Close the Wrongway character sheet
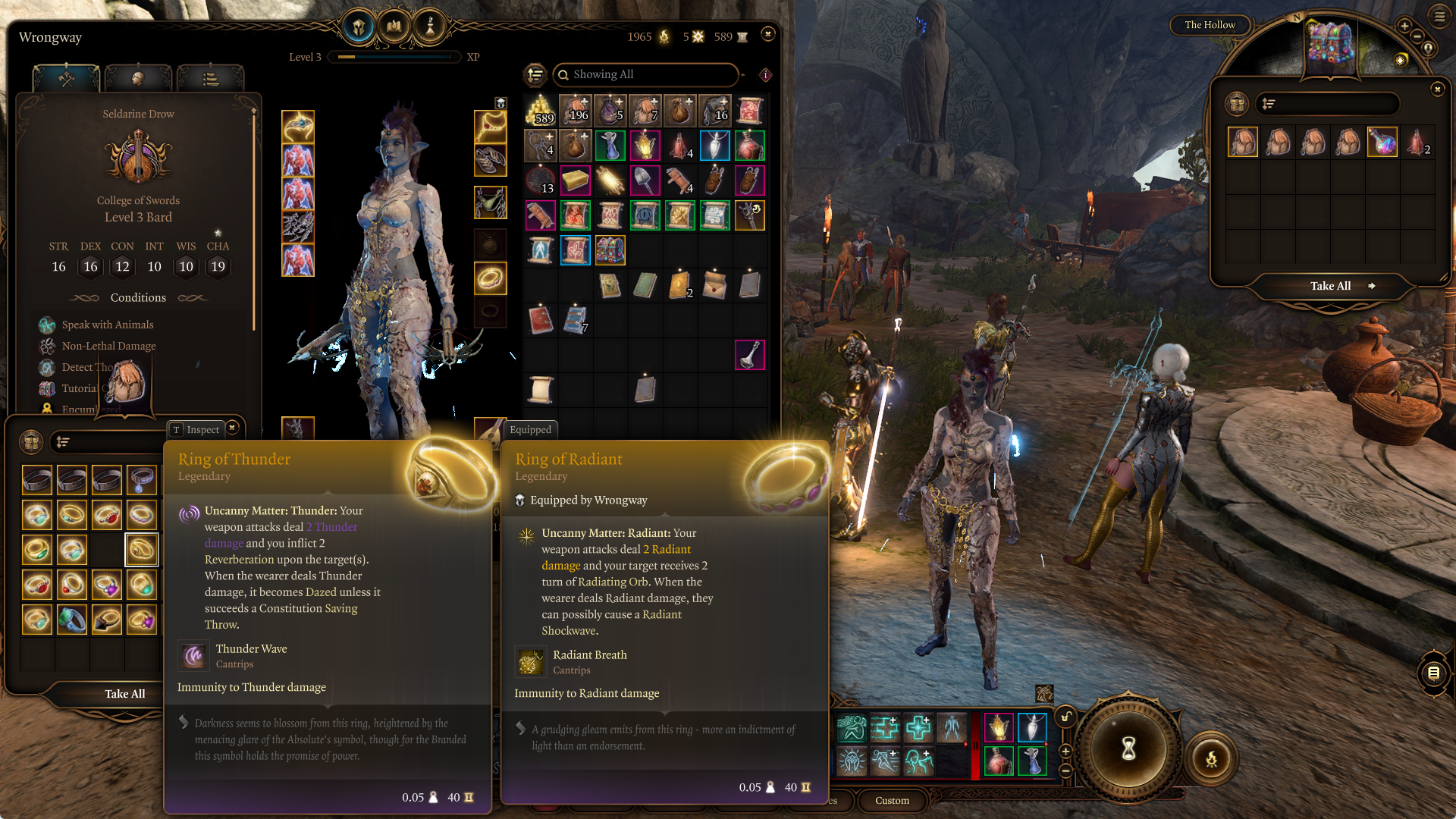The image size is (1456, 819). click(x=767, y=34)
